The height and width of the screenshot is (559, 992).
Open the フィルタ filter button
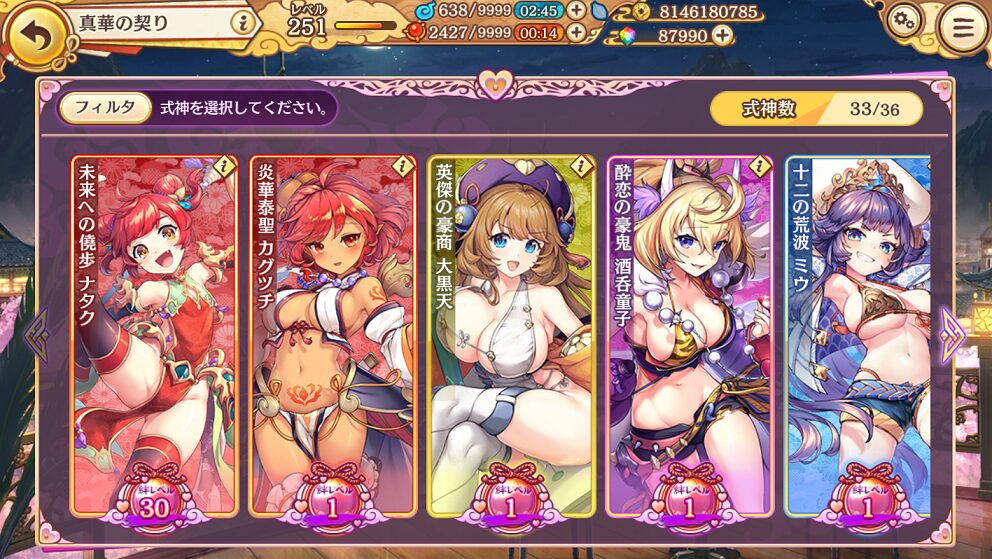click(x=105, y=108)
